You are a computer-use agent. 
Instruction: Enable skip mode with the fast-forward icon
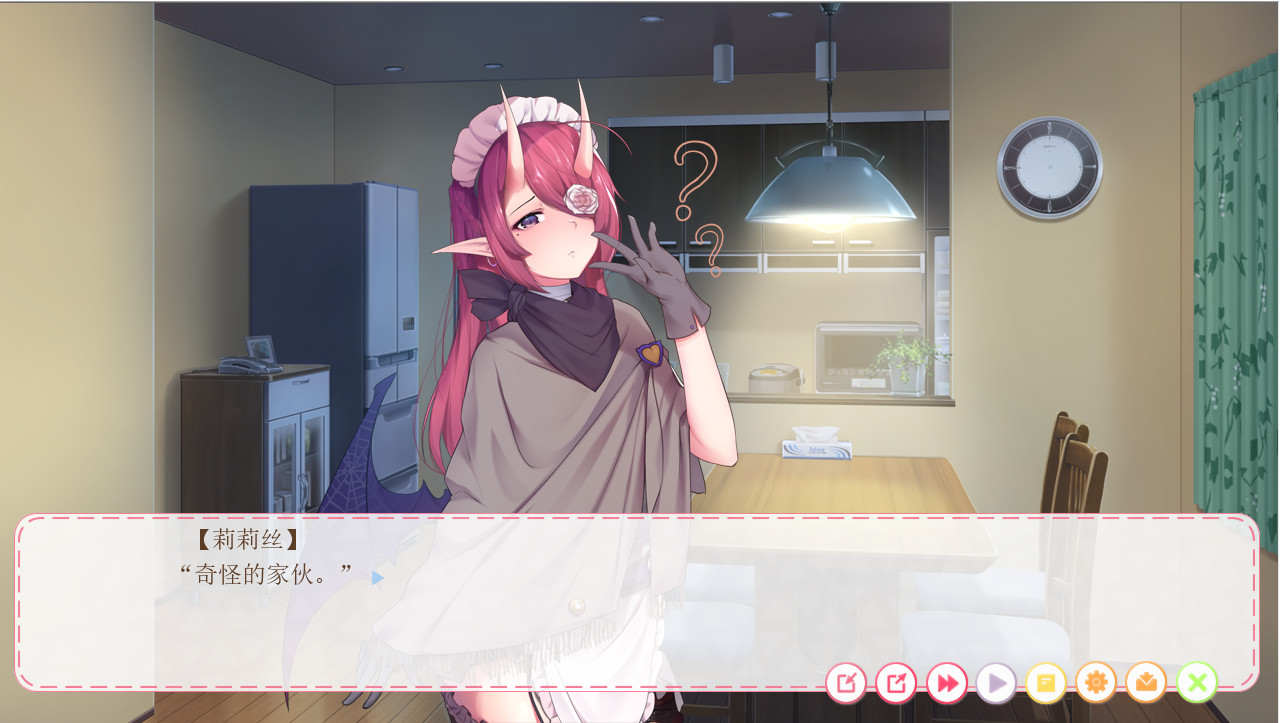pyautogui.click(x=946, y=683)
